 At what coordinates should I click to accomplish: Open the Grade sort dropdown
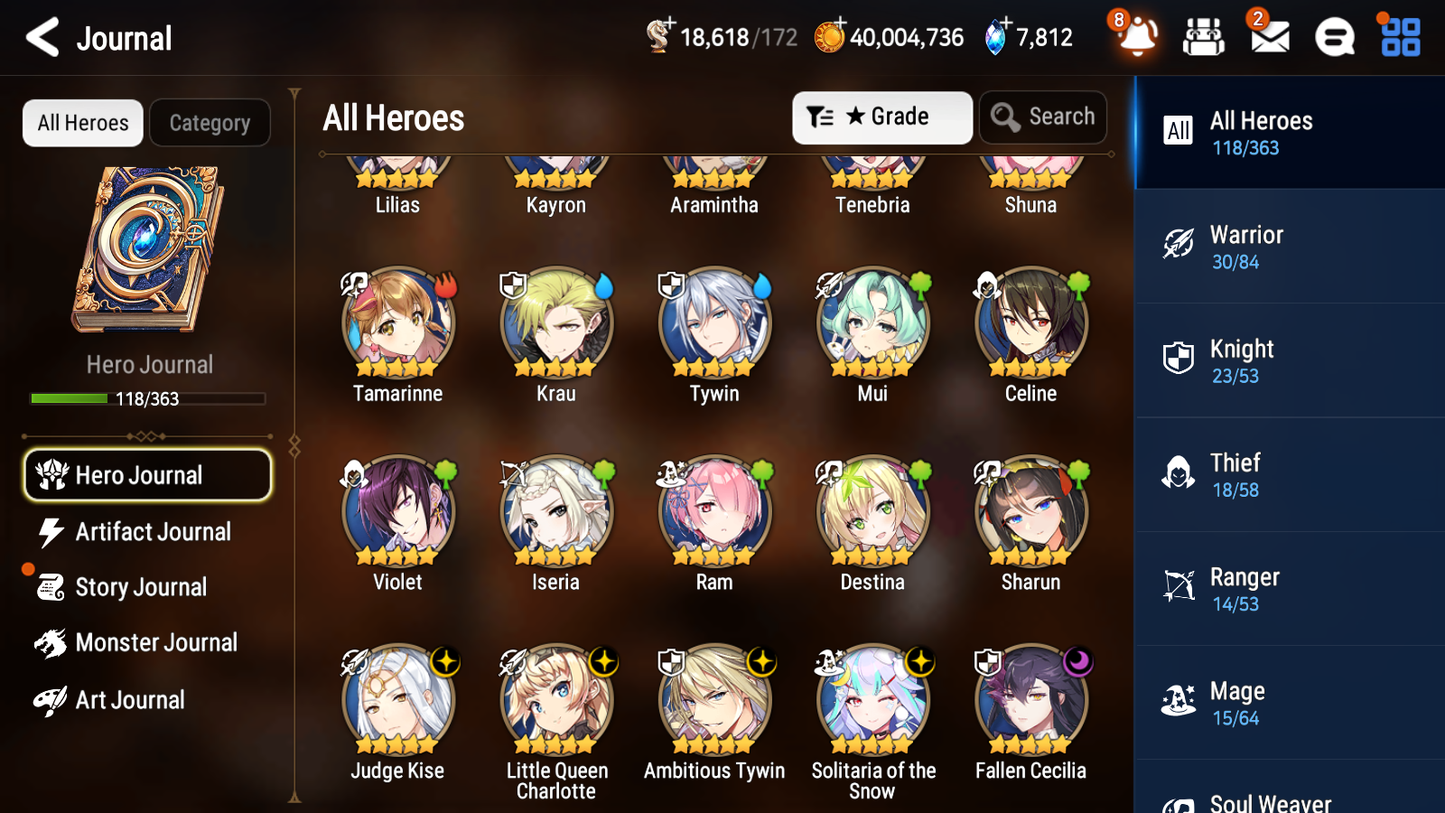coord(882,117)
